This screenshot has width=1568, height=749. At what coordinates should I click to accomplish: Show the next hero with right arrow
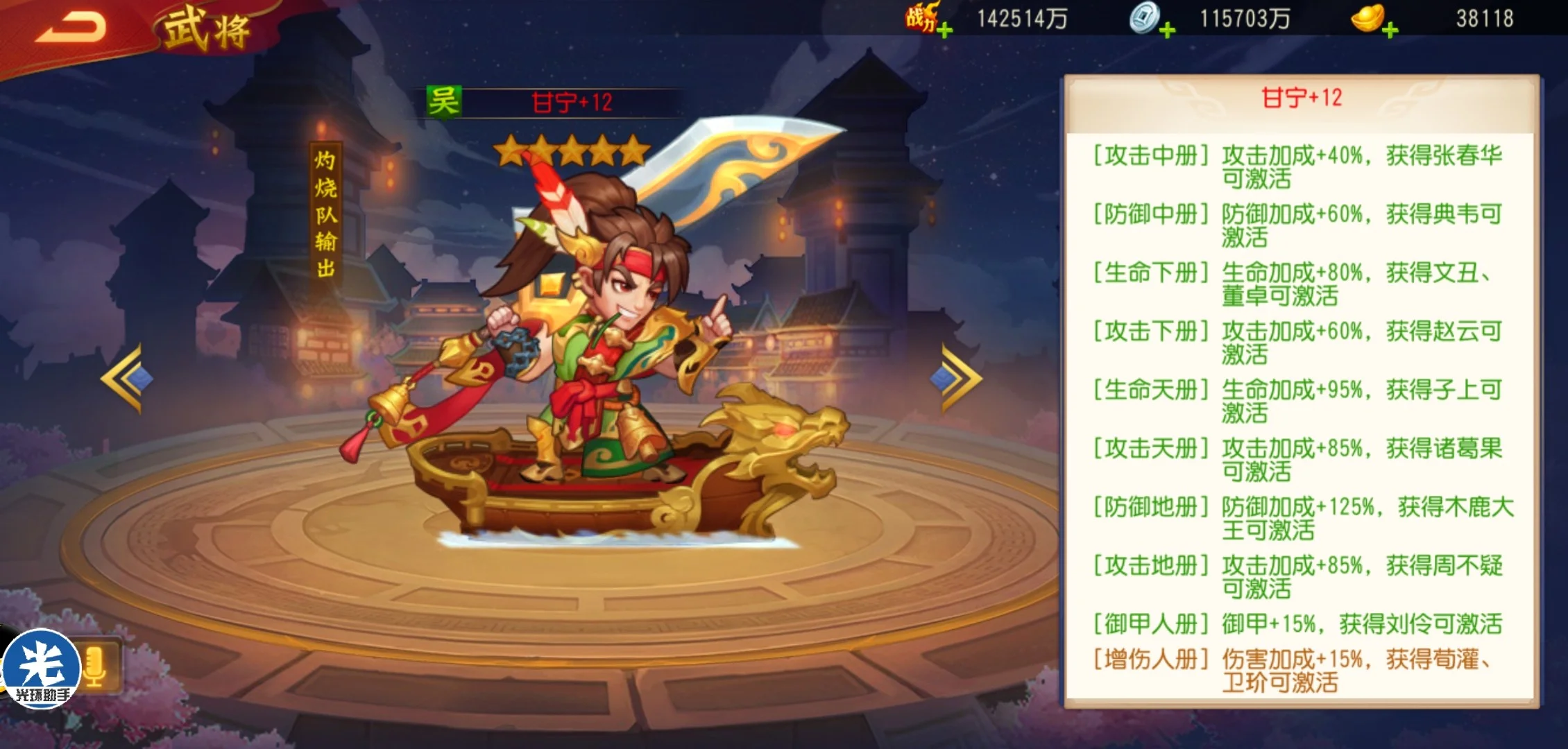[959, 379]
